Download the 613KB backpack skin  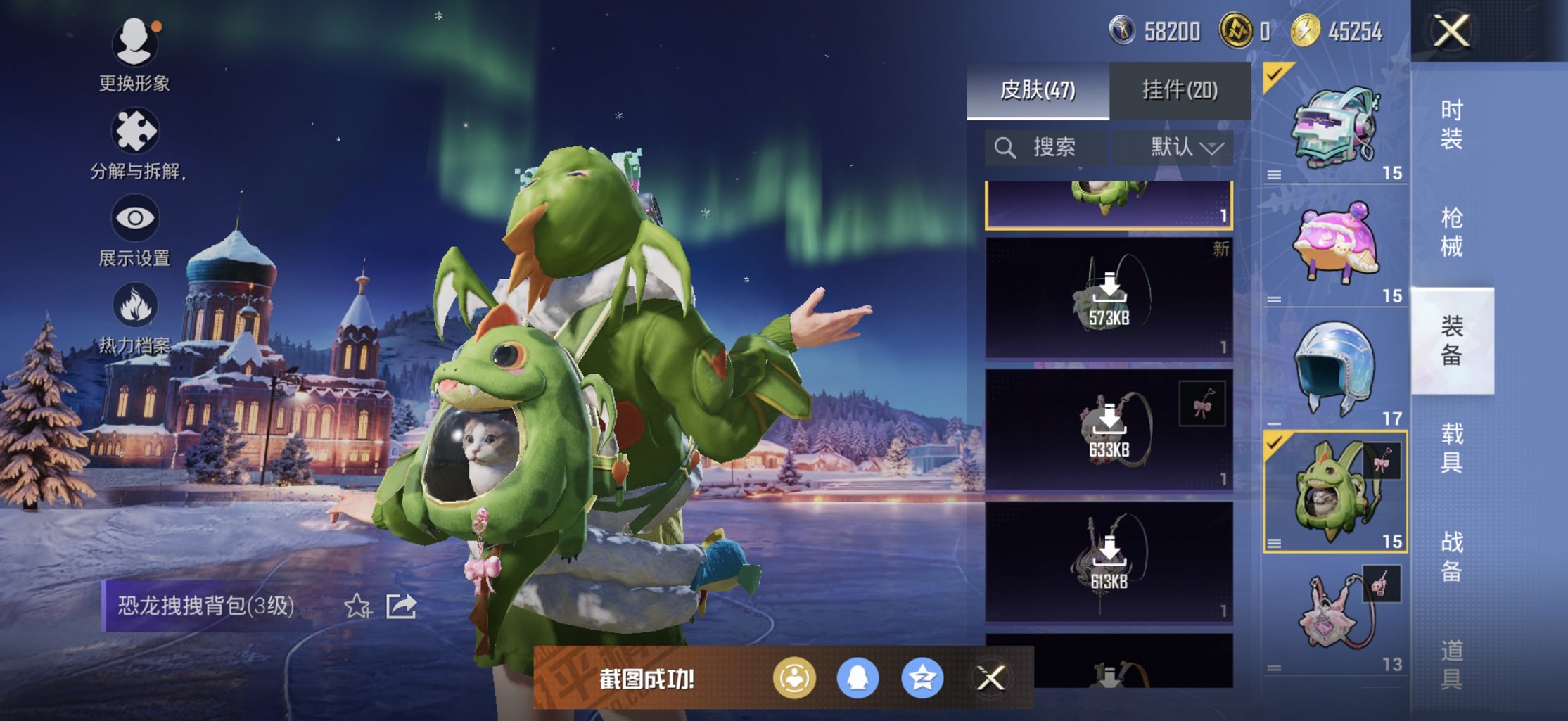[x=1109, y=561]
